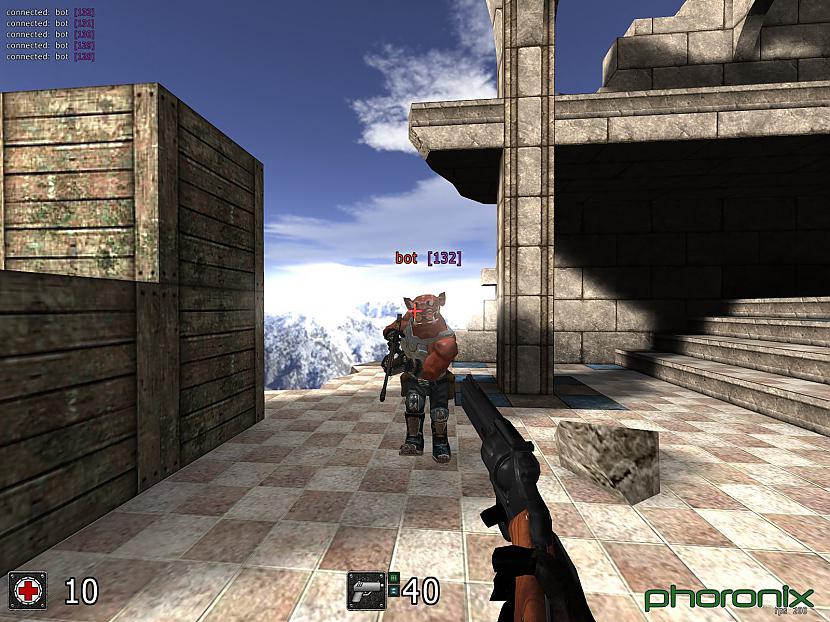Click the small green ammo type icon
The image size is (830, 622).
pyautogui.click(x=394, y=579)
